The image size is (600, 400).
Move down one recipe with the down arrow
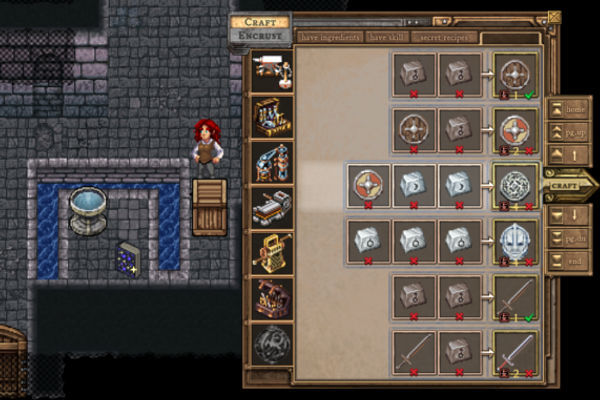[567, 216]
